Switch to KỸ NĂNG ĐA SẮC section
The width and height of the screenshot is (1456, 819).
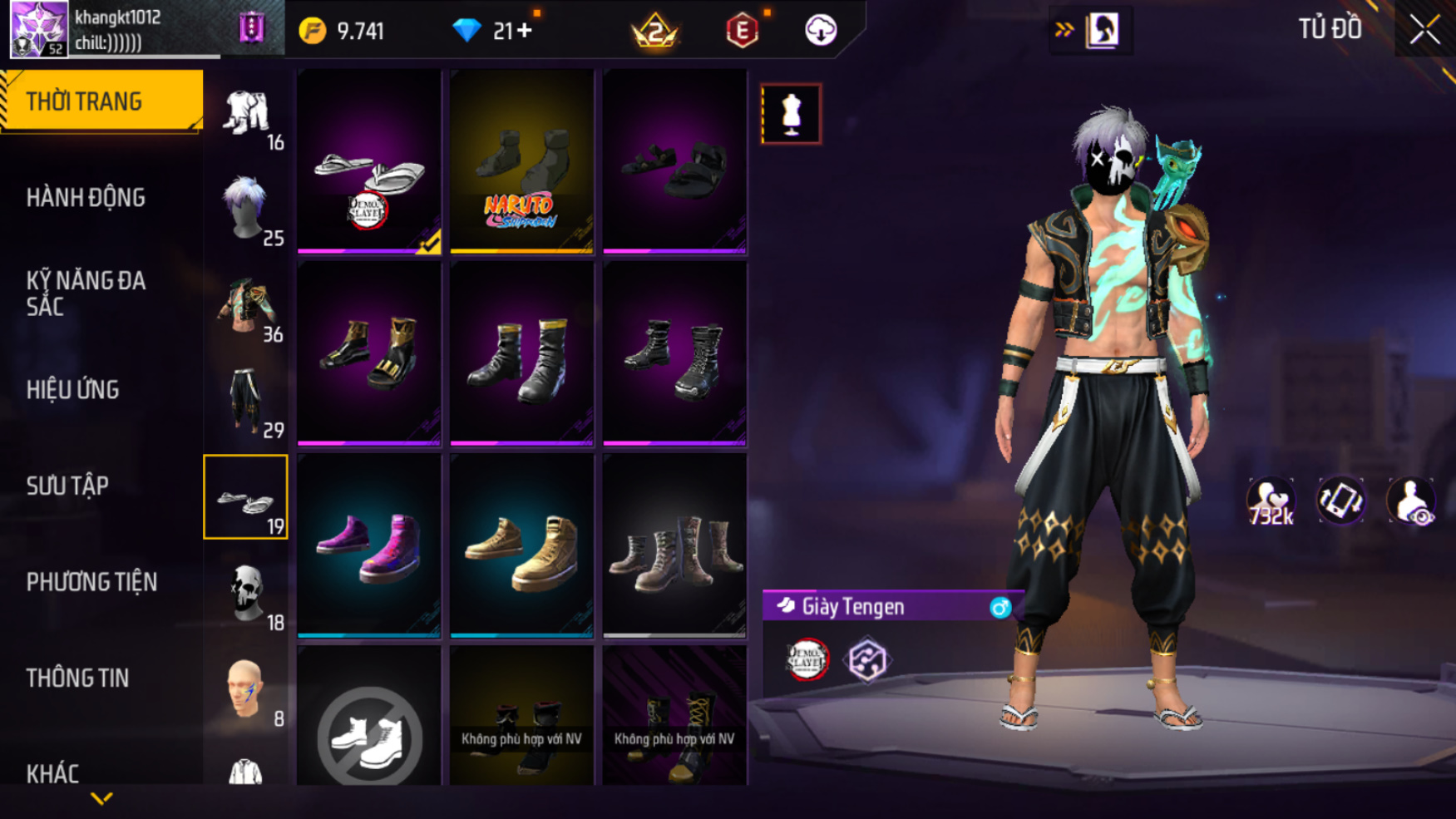(86, 294)
